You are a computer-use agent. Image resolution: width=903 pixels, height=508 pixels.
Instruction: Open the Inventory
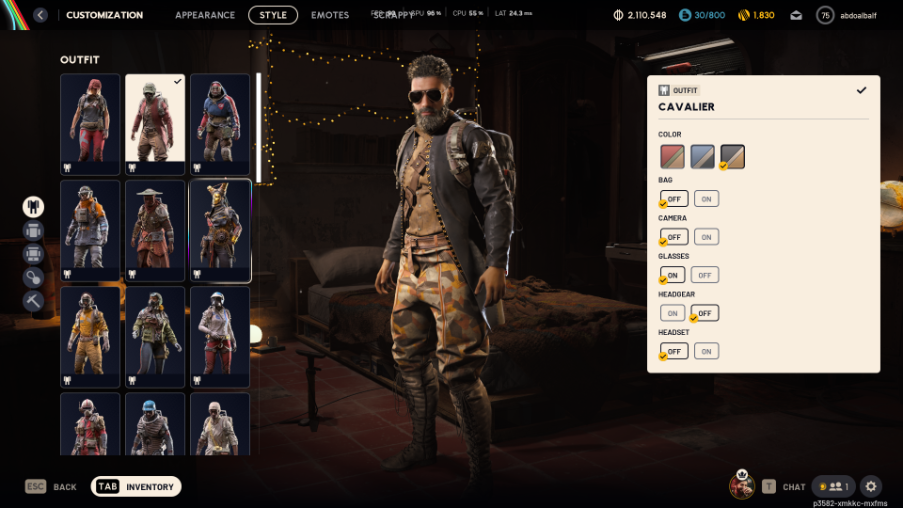tap(137, 487)
